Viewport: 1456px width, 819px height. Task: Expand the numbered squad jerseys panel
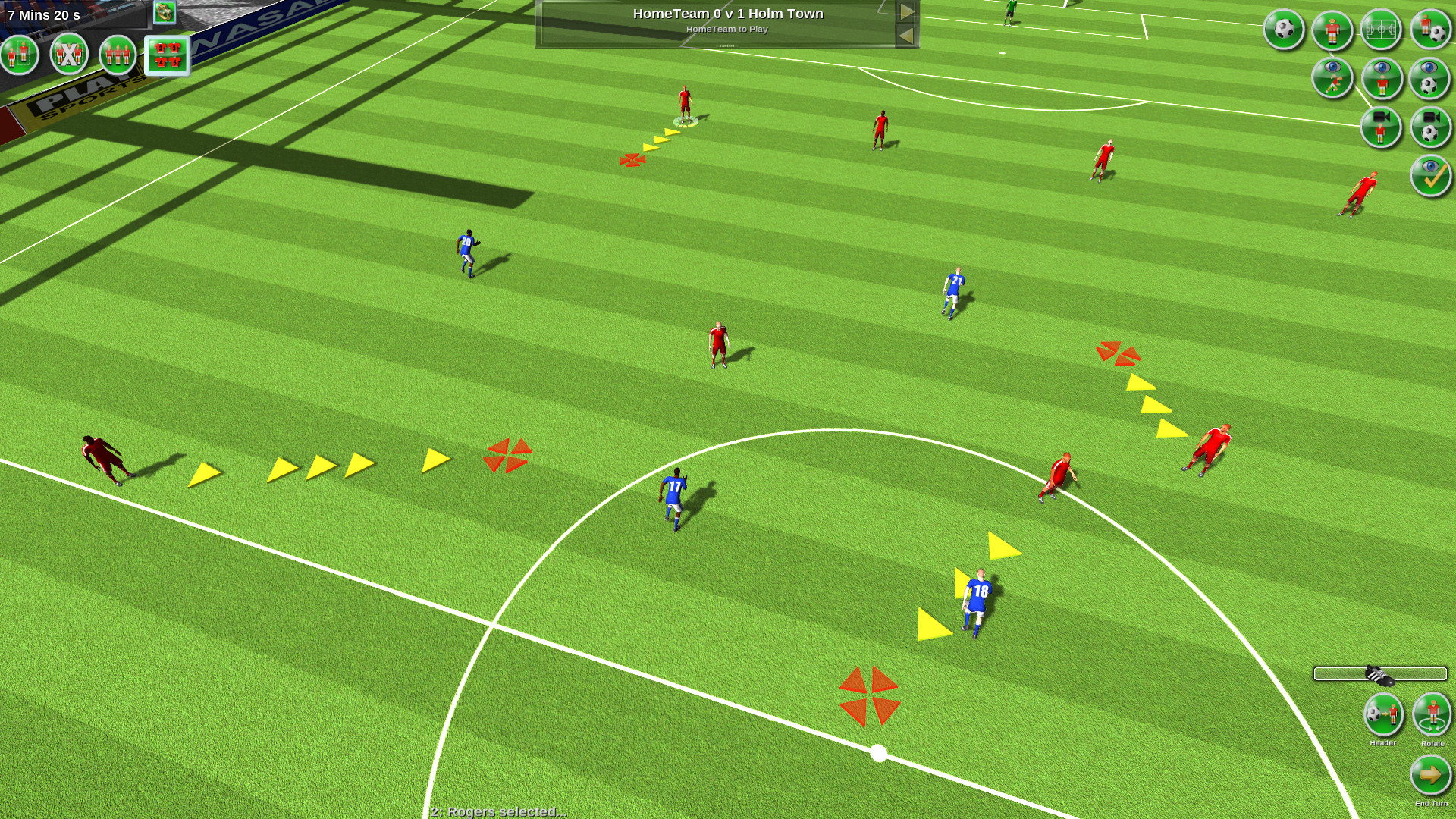[168, 54]
